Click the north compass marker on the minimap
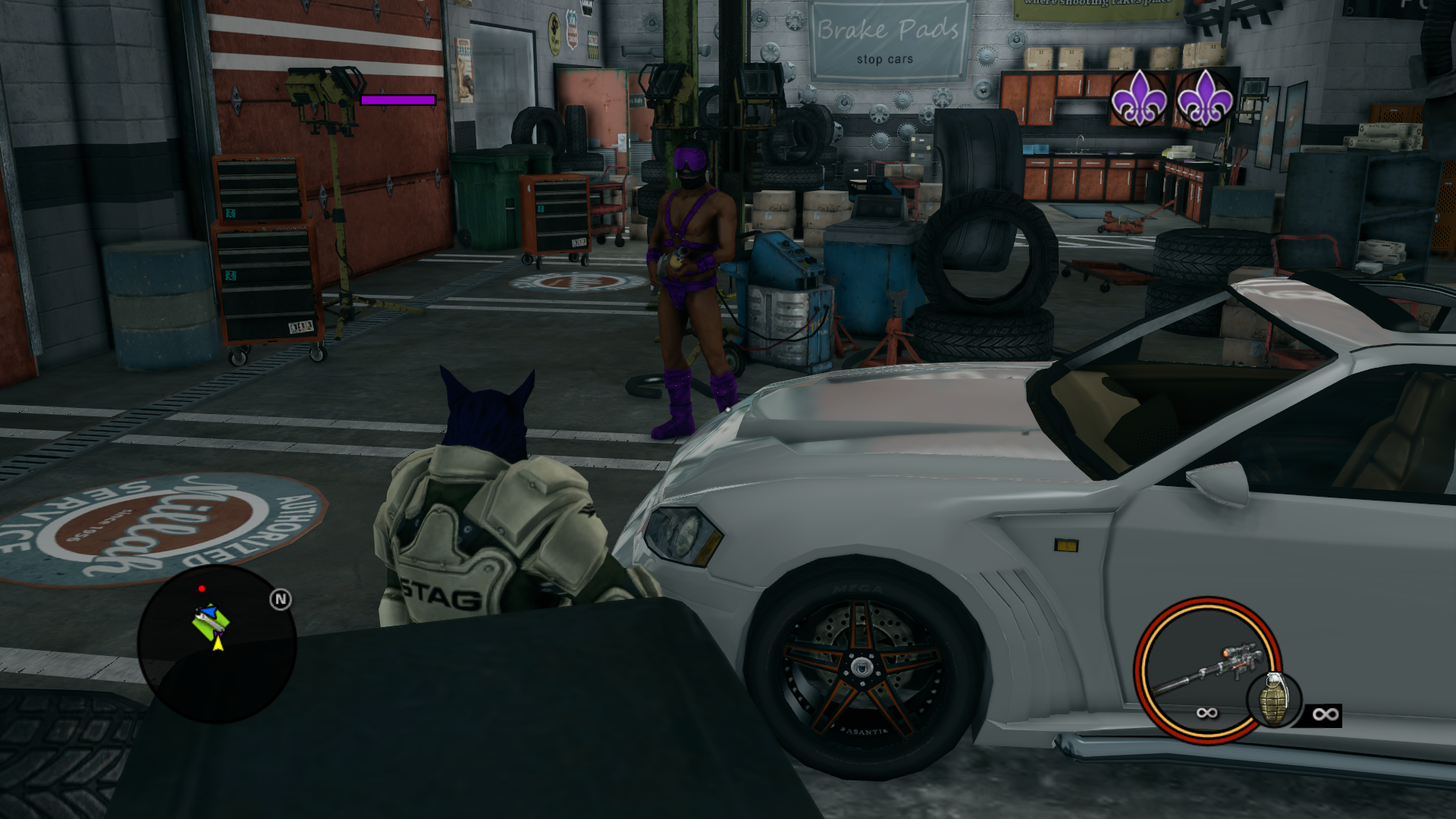 pos(281,600)
